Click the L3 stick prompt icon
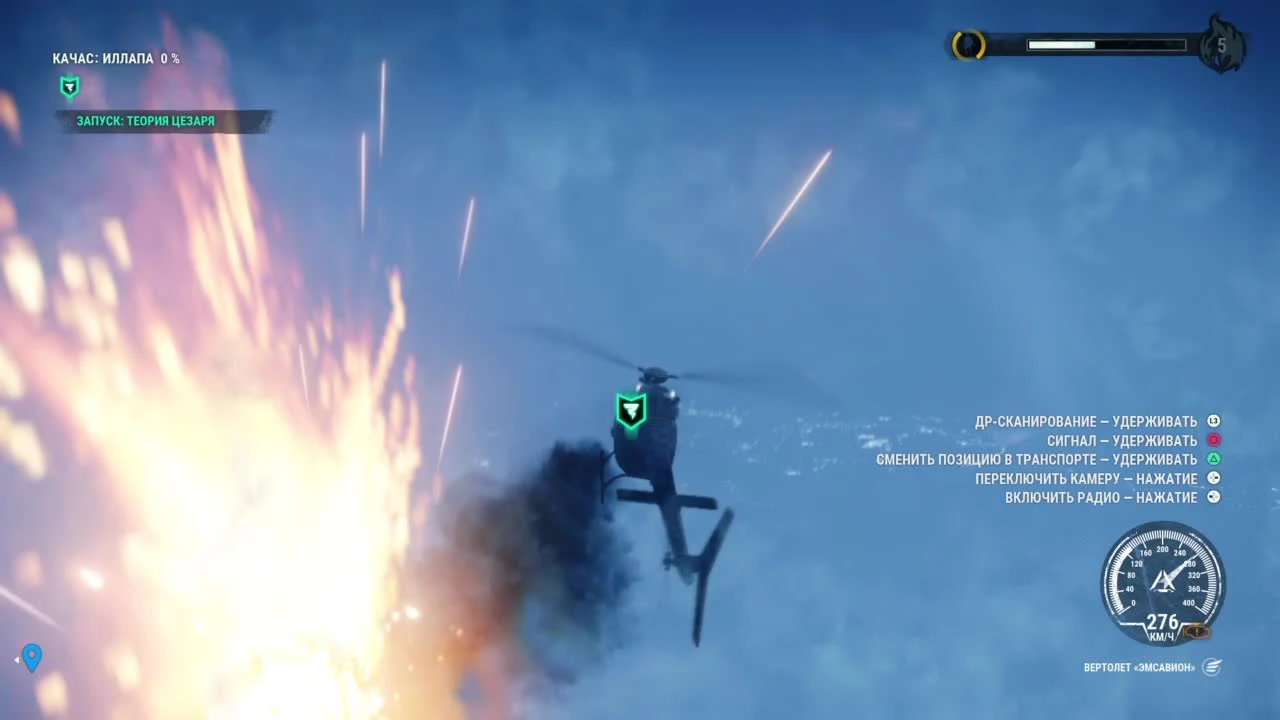1280x720 pixels. (x=1213, y=420)
